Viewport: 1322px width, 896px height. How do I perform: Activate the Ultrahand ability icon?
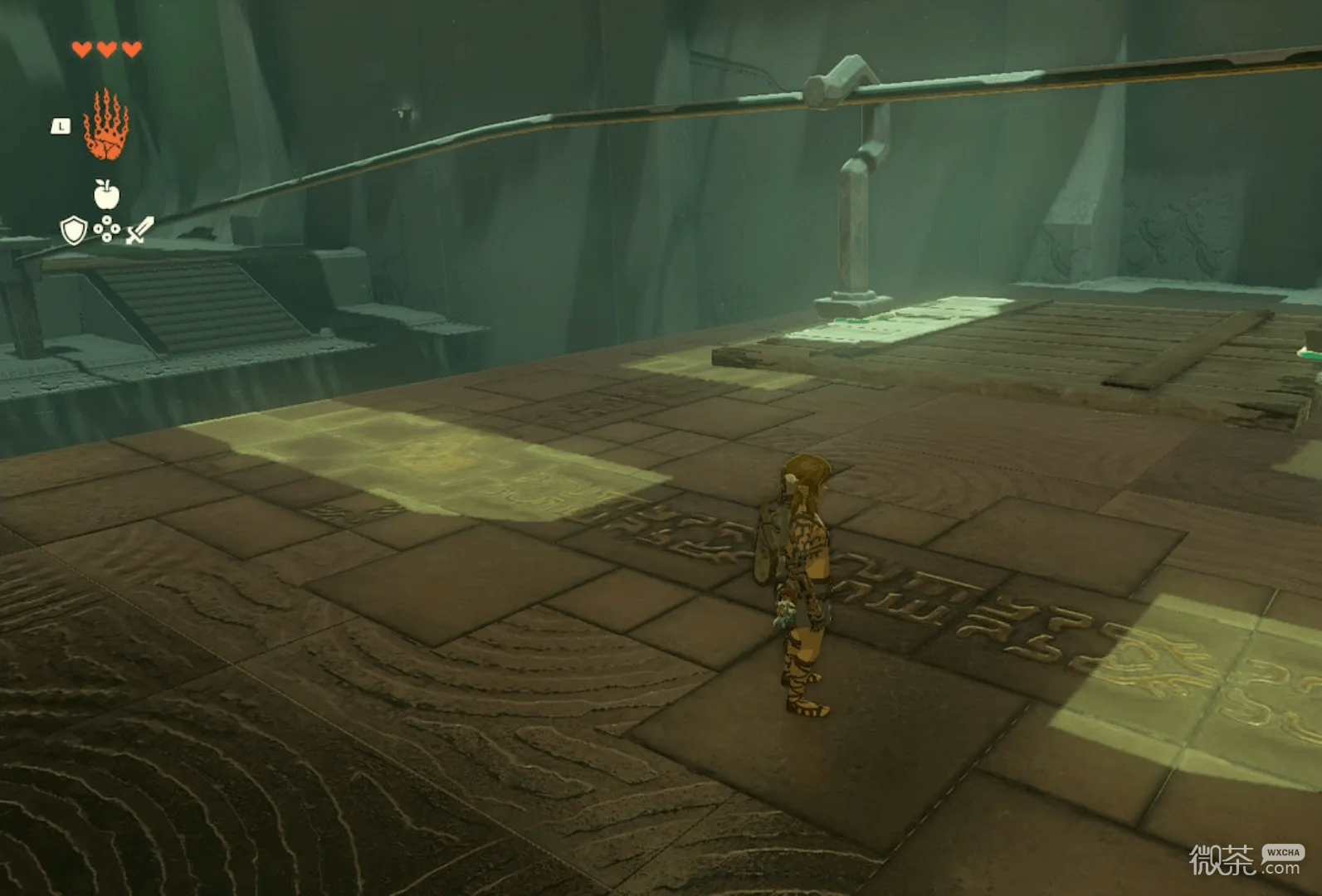105,126
